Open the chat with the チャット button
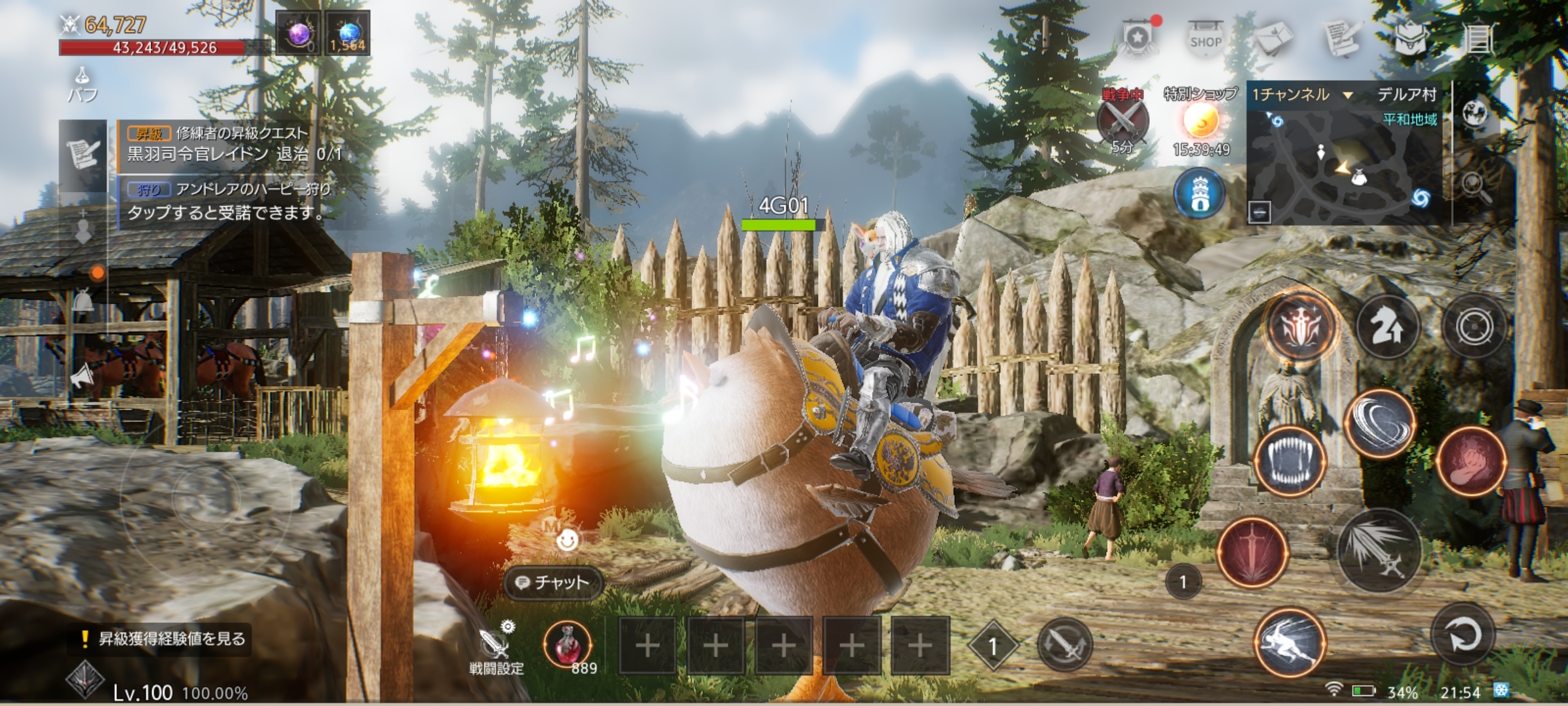The width and height of the screenshot is (1568, 706). 553,582
